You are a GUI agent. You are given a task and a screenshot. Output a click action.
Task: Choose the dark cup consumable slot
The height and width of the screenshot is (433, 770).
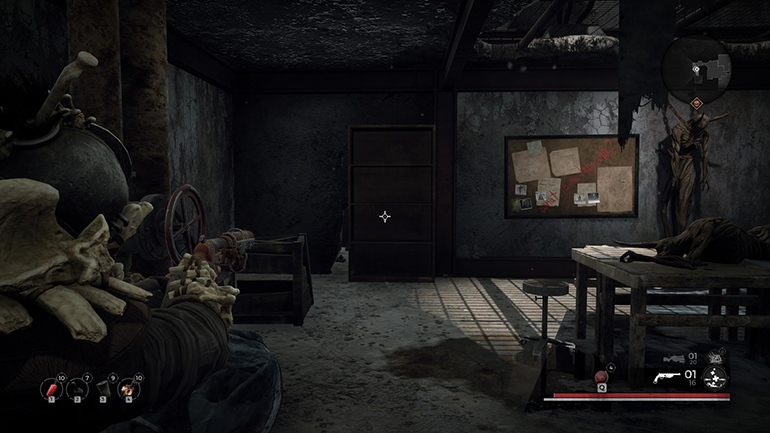coord(103,389)
